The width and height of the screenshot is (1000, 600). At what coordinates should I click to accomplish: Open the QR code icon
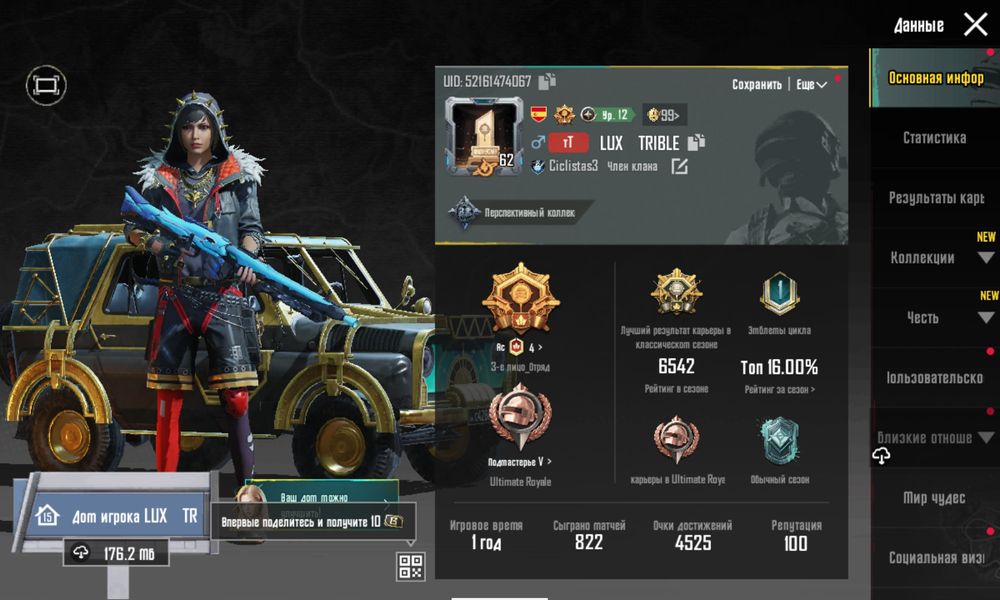pos(411,566)
